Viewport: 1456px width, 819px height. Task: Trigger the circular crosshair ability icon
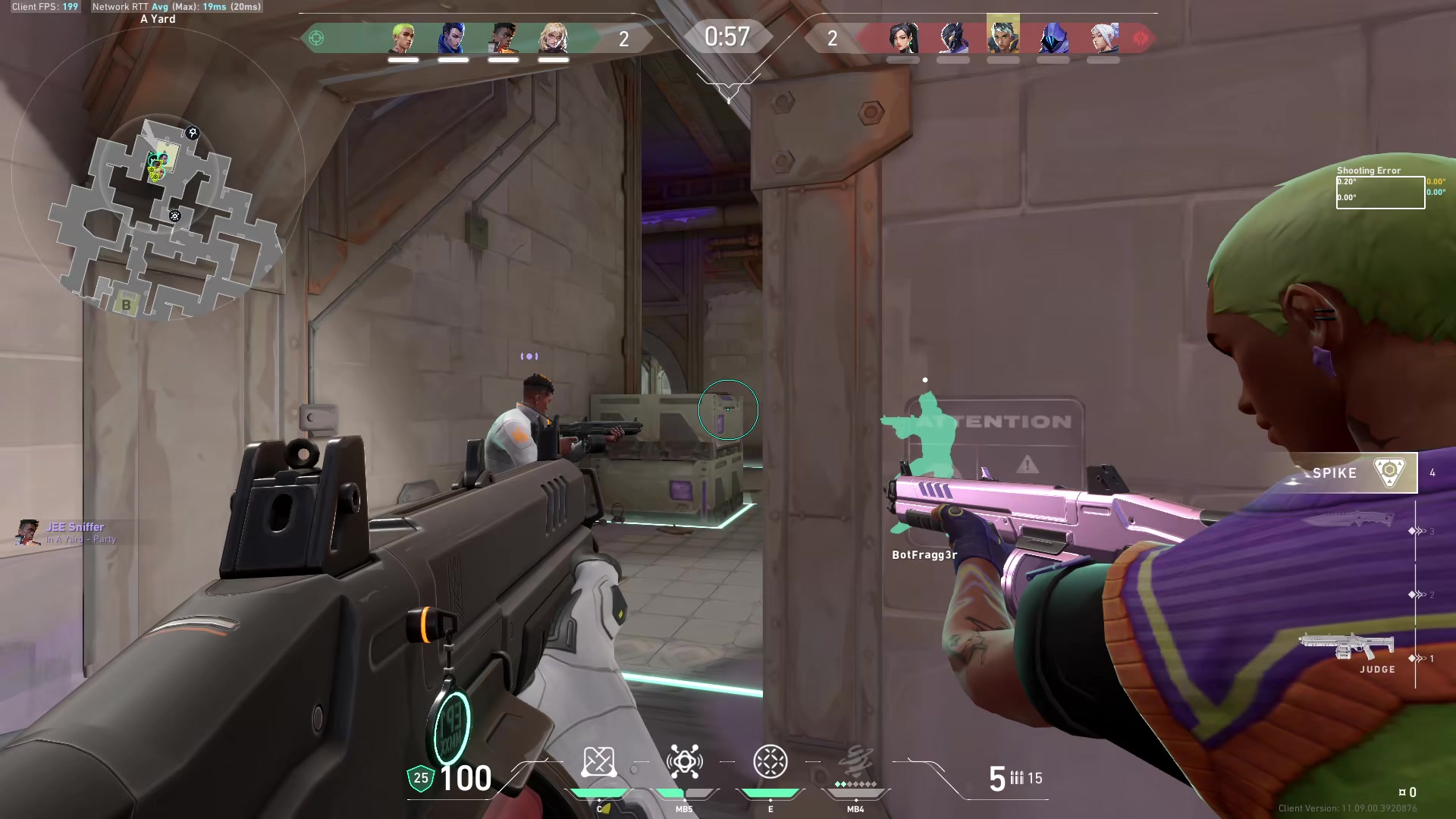click(770, 762)
